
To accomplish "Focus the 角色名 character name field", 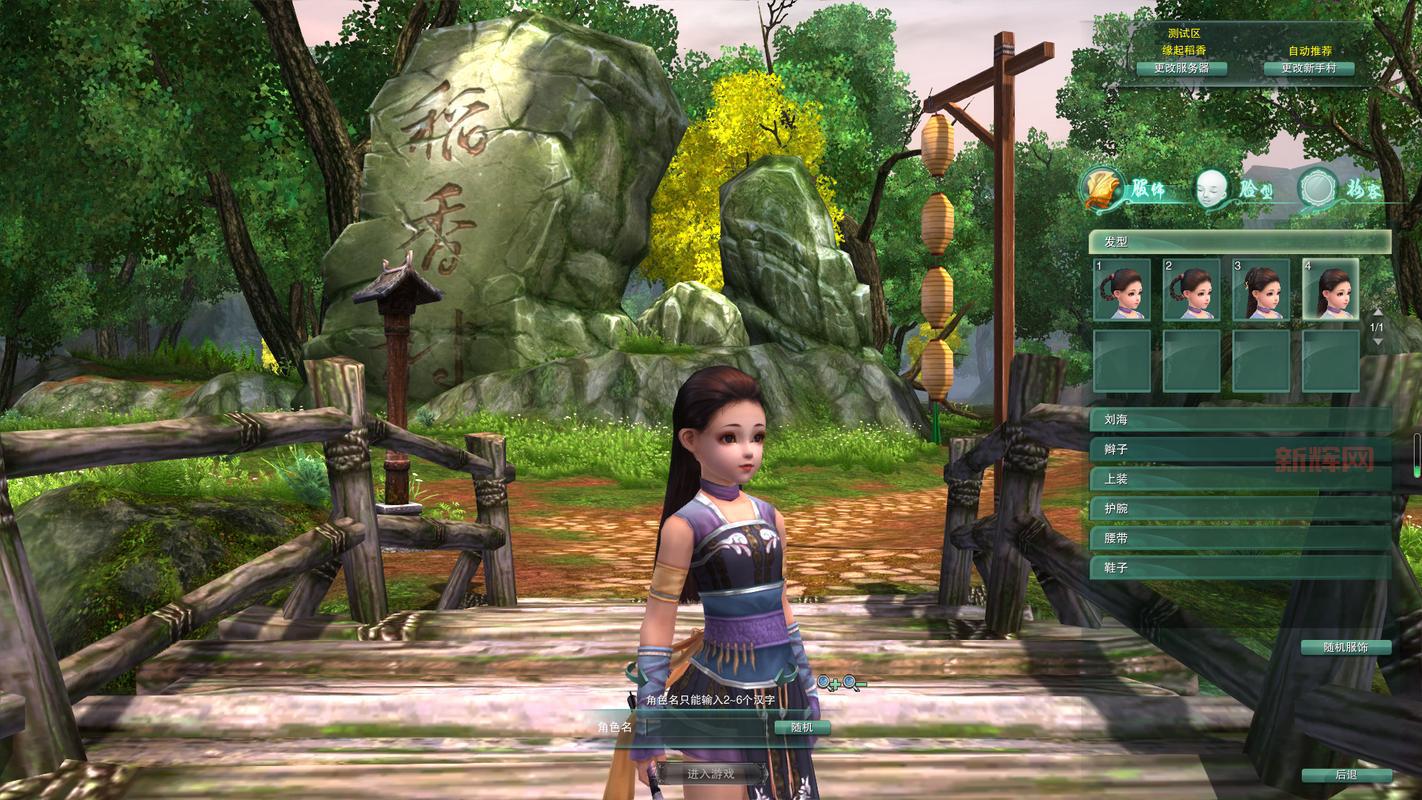I will tap(705, 728).
